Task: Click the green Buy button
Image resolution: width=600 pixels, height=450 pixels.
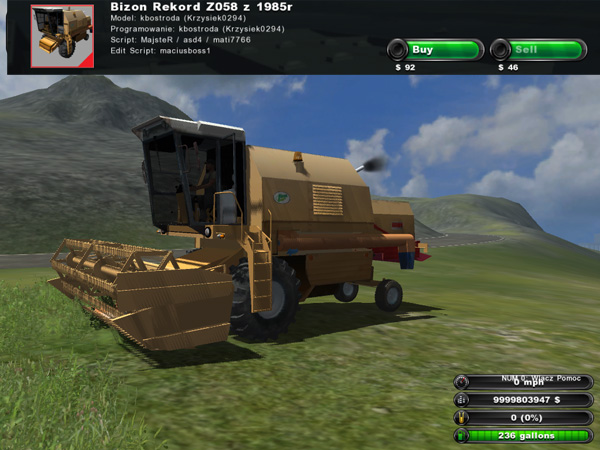Action: click(435, 50)
